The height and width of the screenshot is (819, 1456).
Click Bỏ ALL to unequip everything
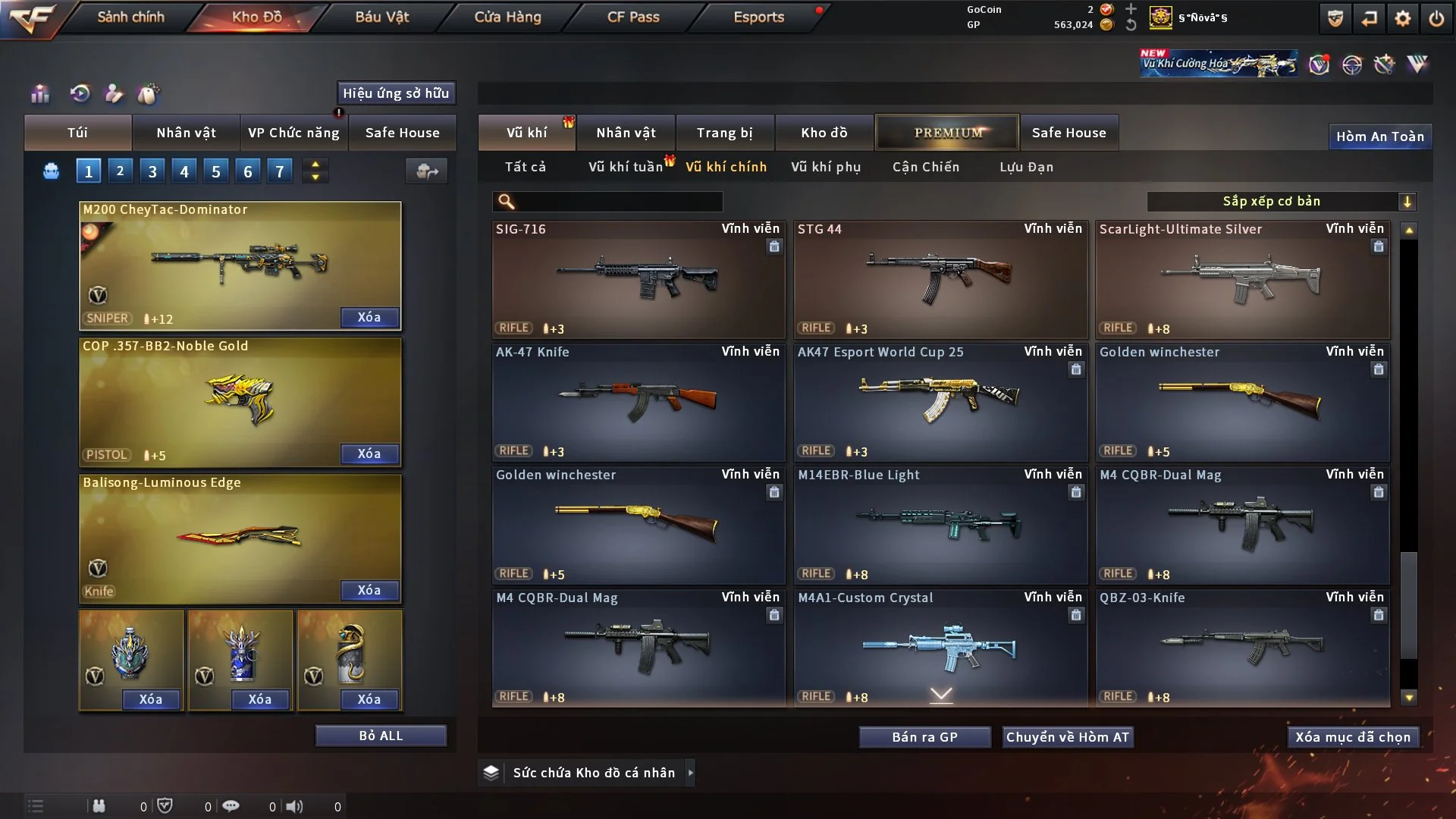tap(381, 736)
